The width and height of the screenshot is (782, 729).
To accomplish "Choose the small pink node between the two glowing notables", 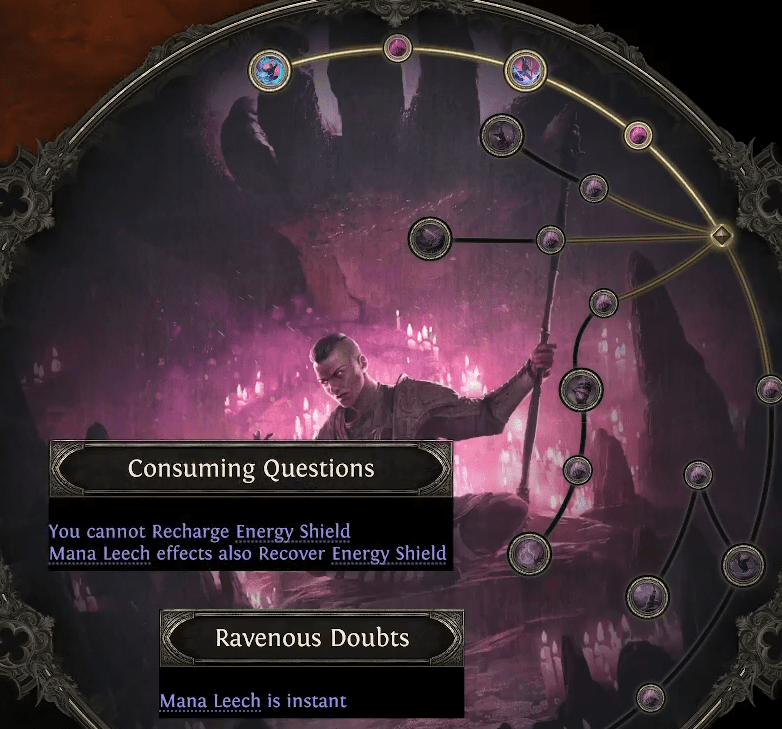I will pos(398,47).
